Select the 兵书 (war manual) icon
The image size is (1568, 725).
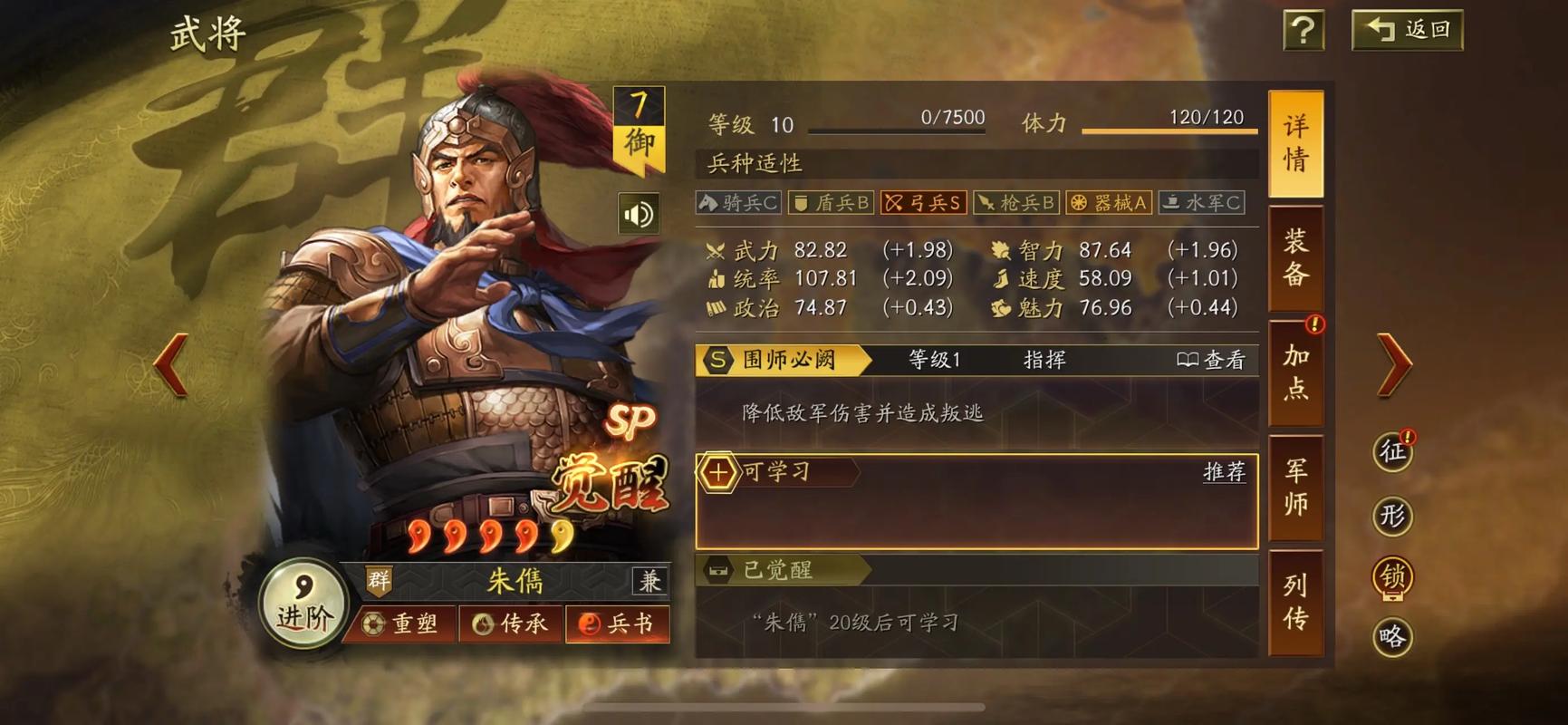click(617, 623)
